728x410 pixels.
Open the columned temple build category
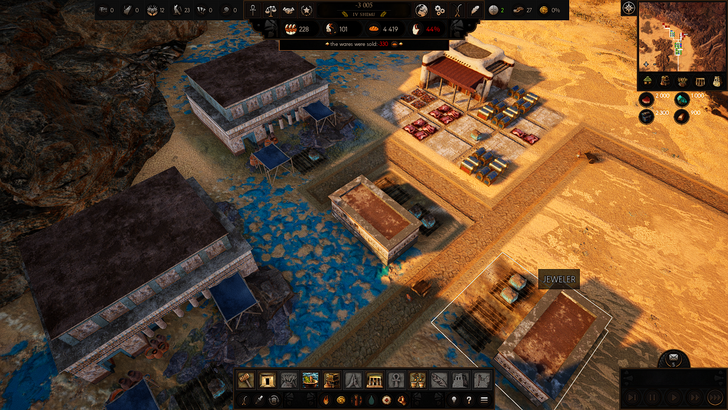tap(375, 380)
